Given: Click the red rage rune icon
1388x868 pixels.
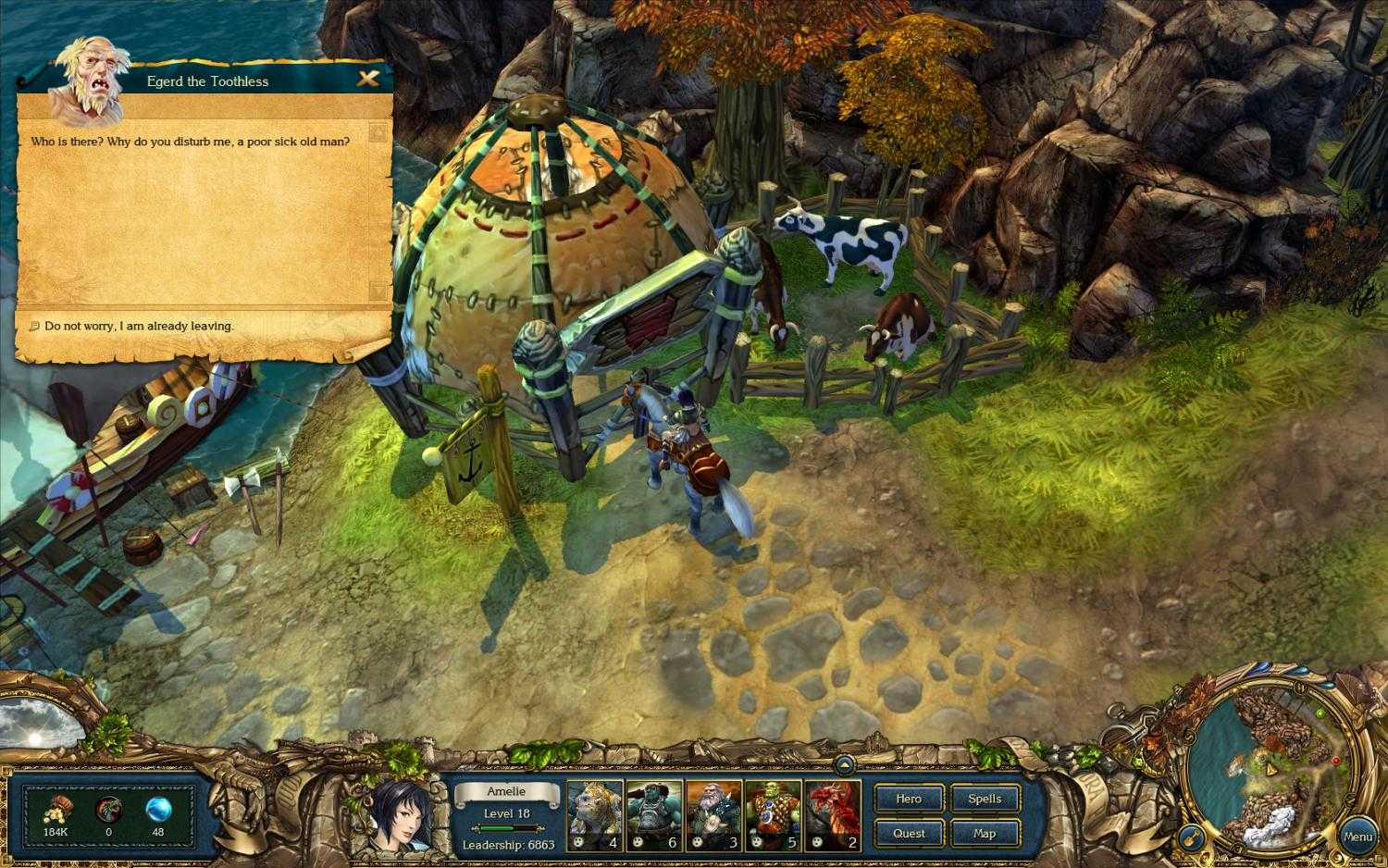Looking at the screenshot, I should [x=108, y=810].
